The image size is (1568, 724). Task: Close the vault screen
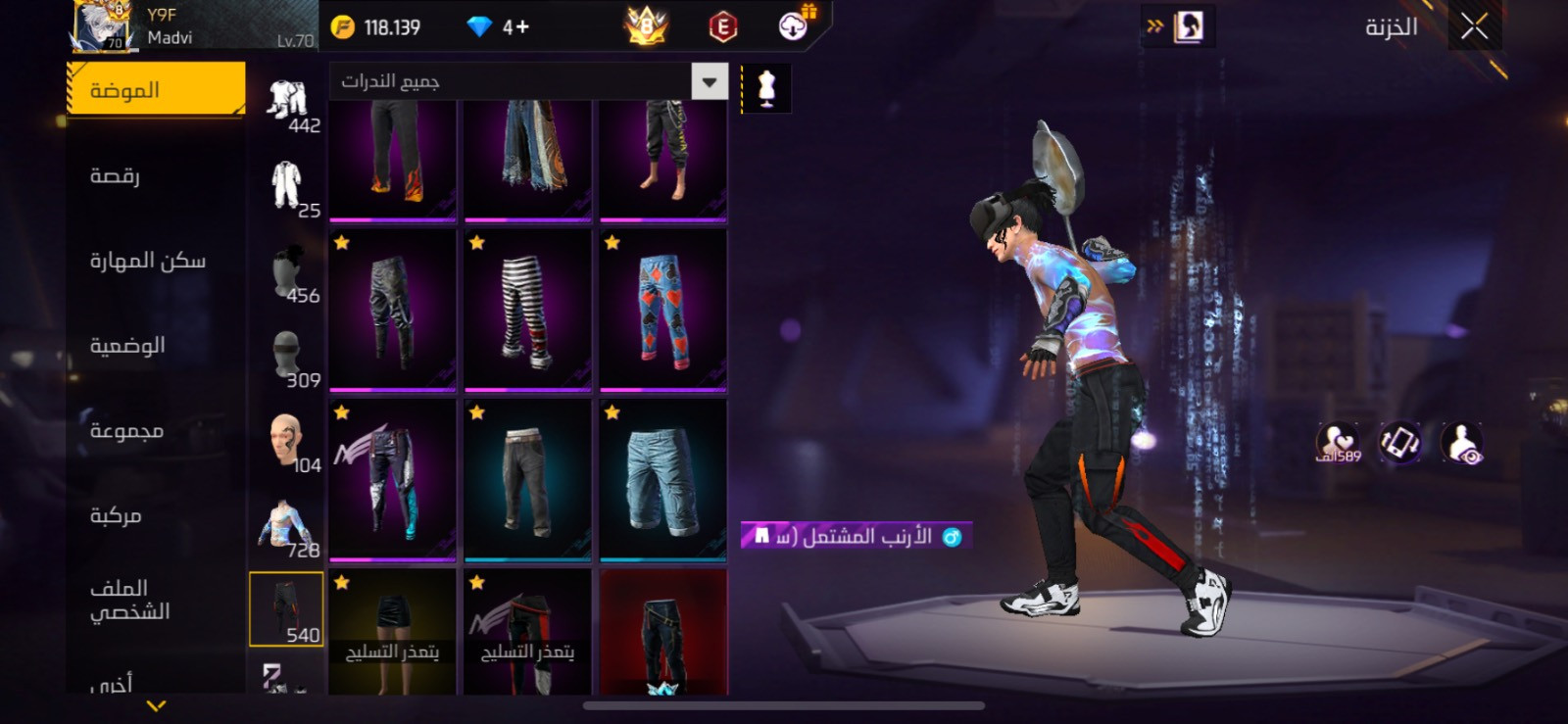(1474, 26)
